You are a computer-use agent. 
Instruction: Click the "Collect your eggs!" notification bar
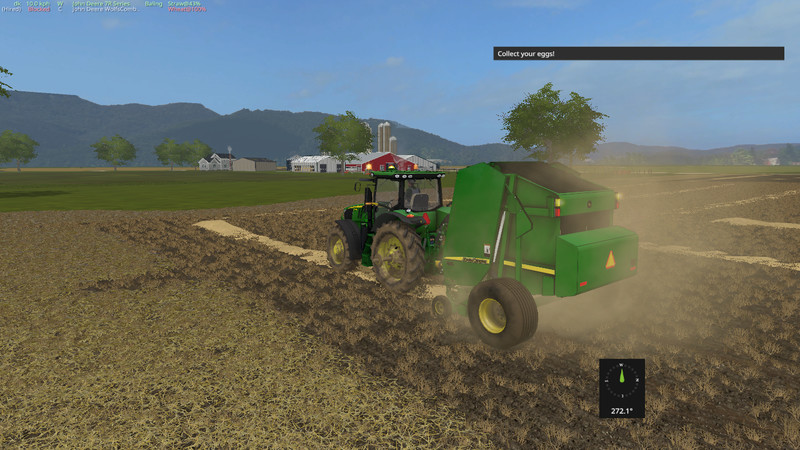point(638,53)
